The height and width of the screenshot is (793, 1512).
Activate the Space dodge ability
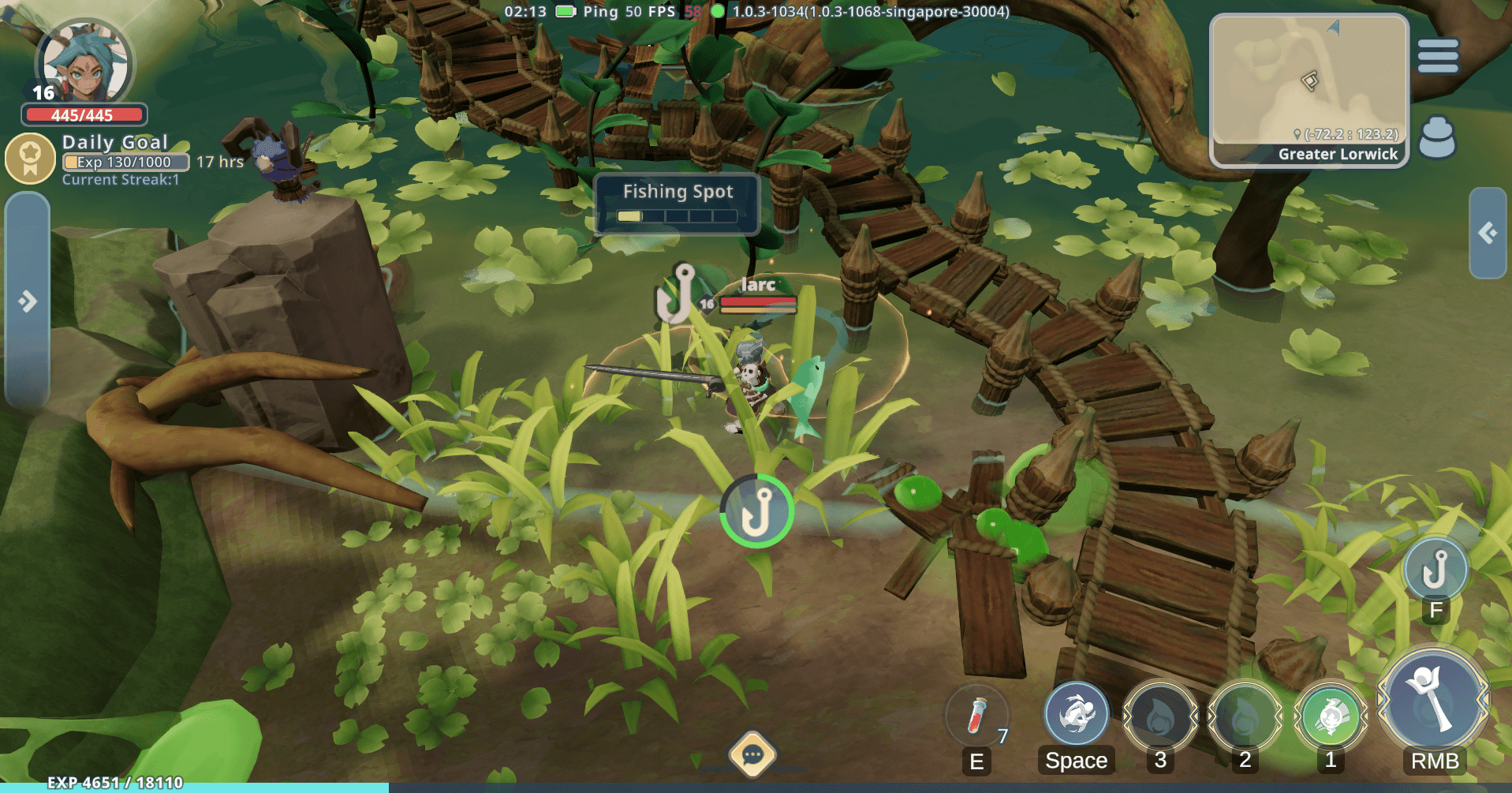click(x=1077, y=715)
